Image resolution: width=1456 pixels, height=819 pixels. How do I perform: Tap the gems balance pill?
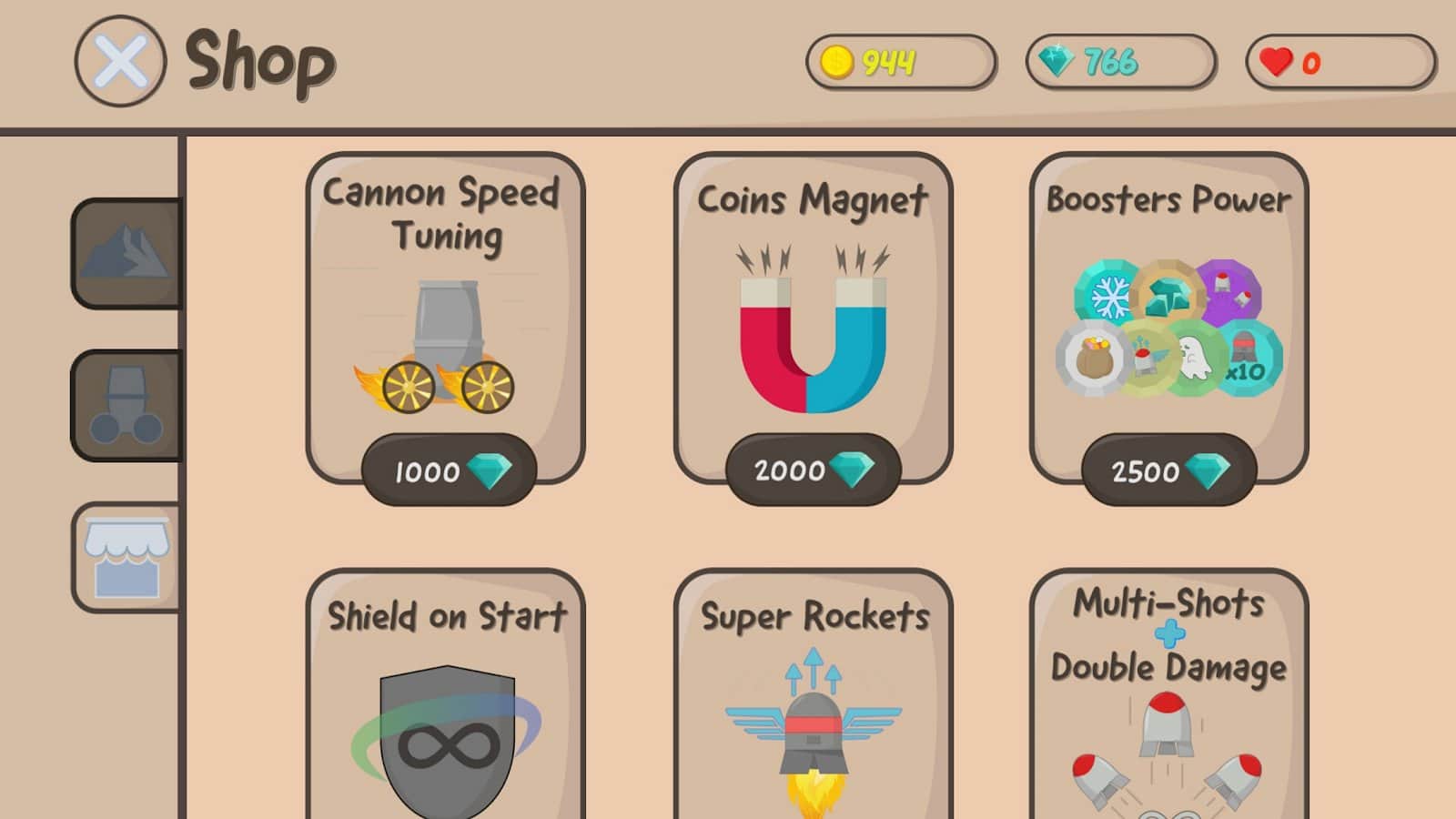click(1120, 62)
